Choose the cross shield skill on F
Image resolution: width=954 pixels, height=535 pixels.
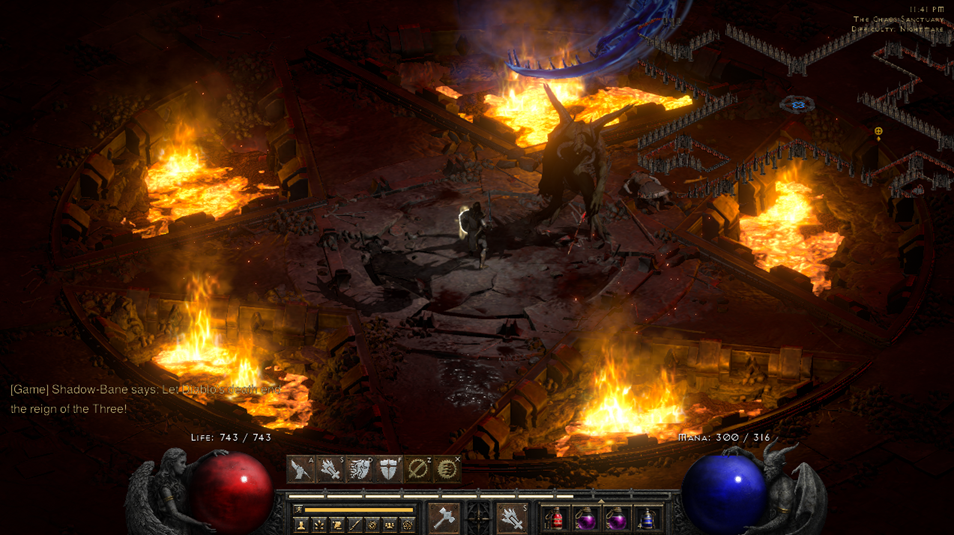pos(388,469)
